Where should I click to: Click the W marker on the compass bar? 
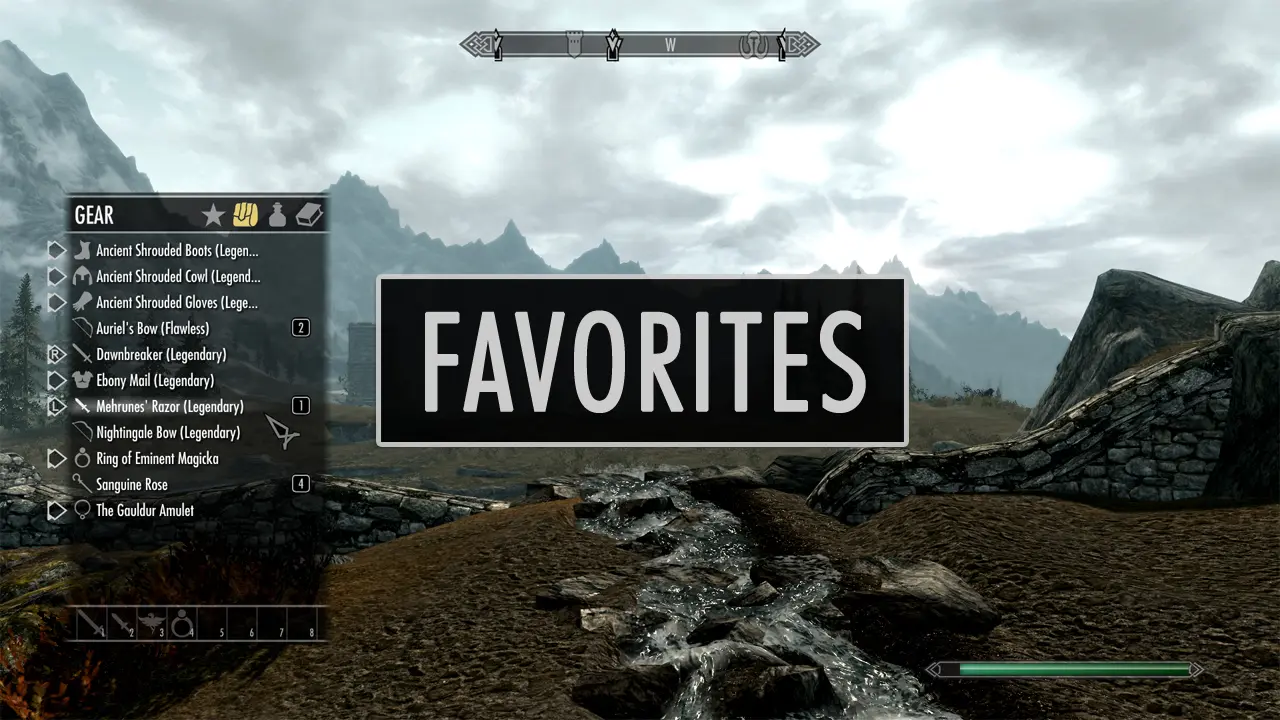(671, 45)
